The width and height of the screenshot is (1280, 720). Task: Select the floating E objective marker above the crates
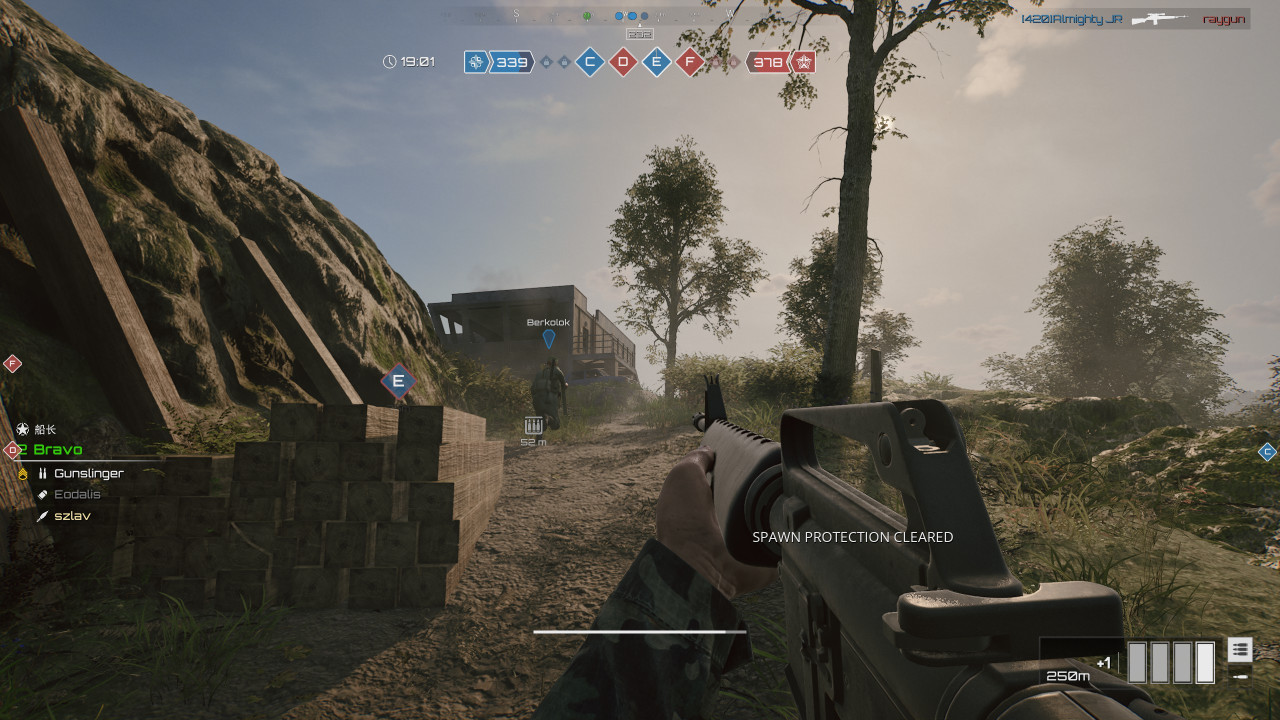coord(398,381)
